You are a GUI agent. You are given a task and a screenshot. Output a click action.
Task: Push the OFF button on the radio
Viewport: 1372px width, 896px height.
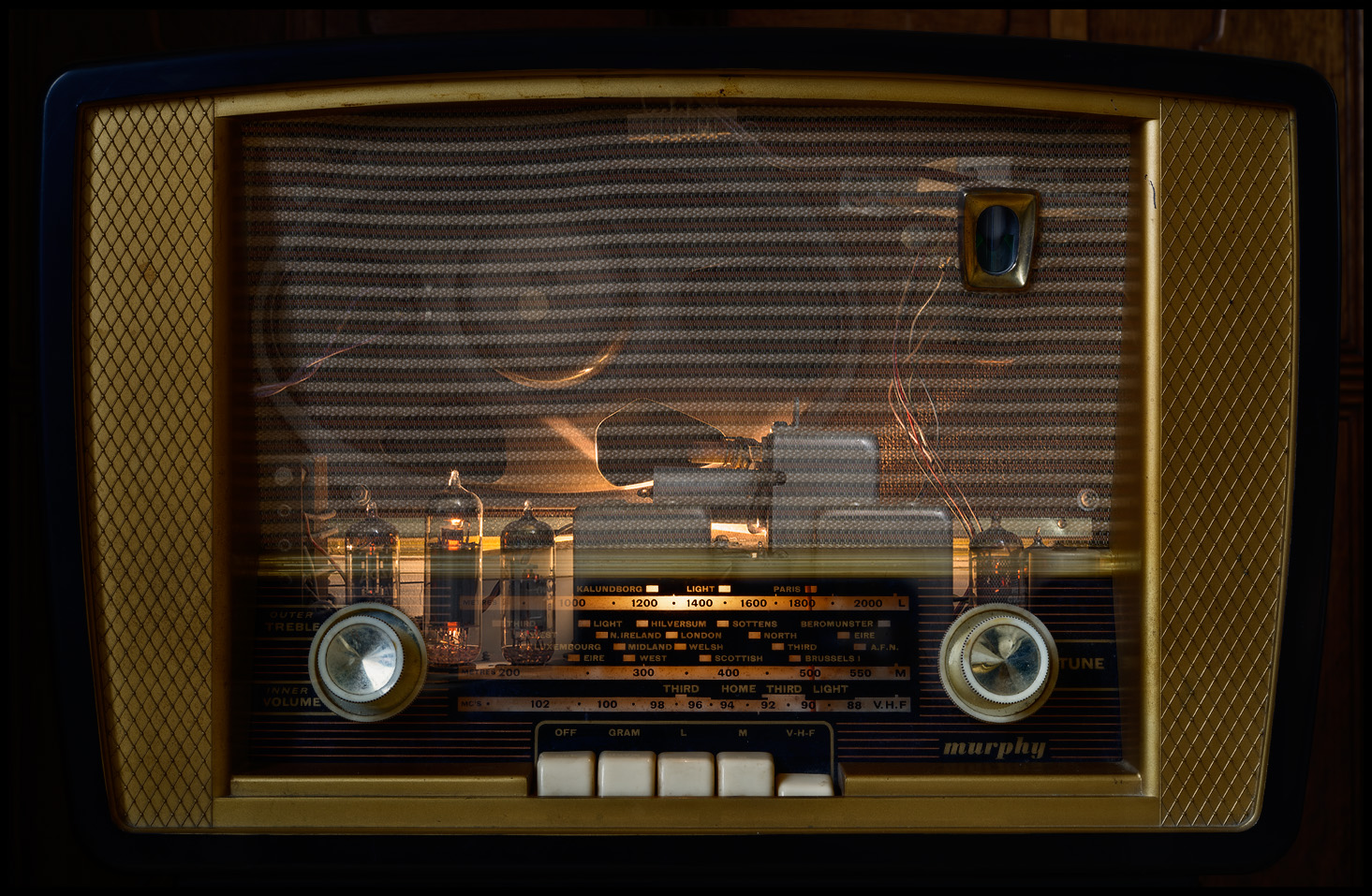(x=566, y=773)
